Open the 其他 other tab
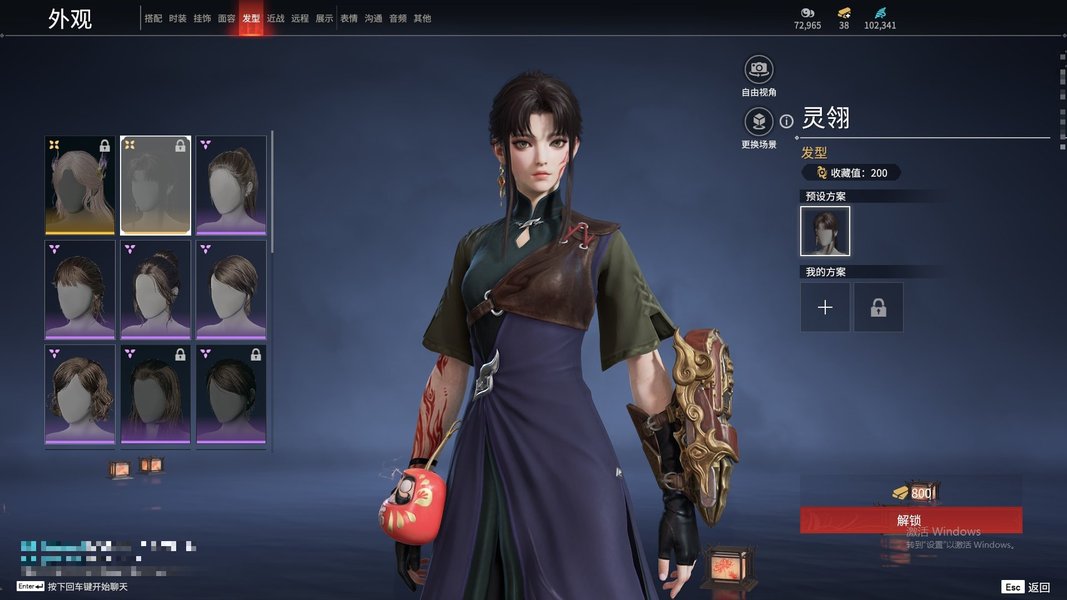The height and width of the screenshot is (600, 1067). pos(422,18)
